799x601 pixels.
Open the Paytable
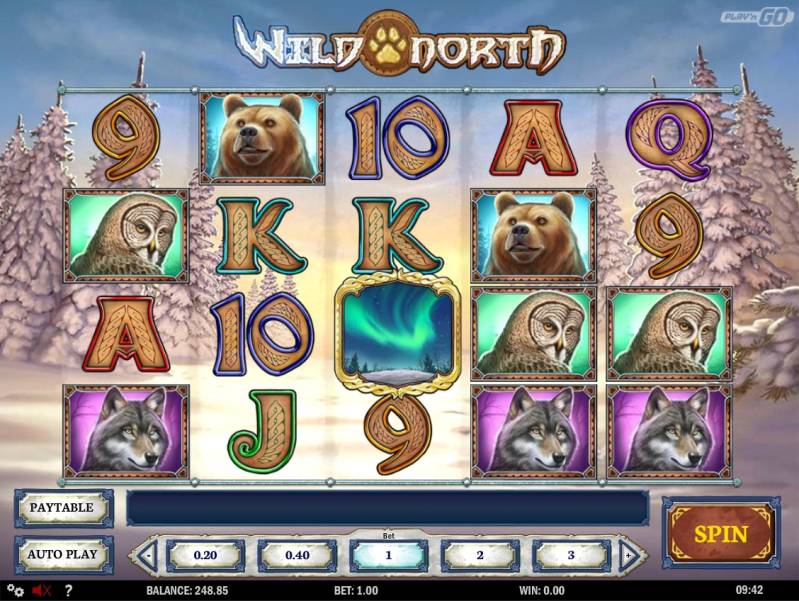click(64, 508)
